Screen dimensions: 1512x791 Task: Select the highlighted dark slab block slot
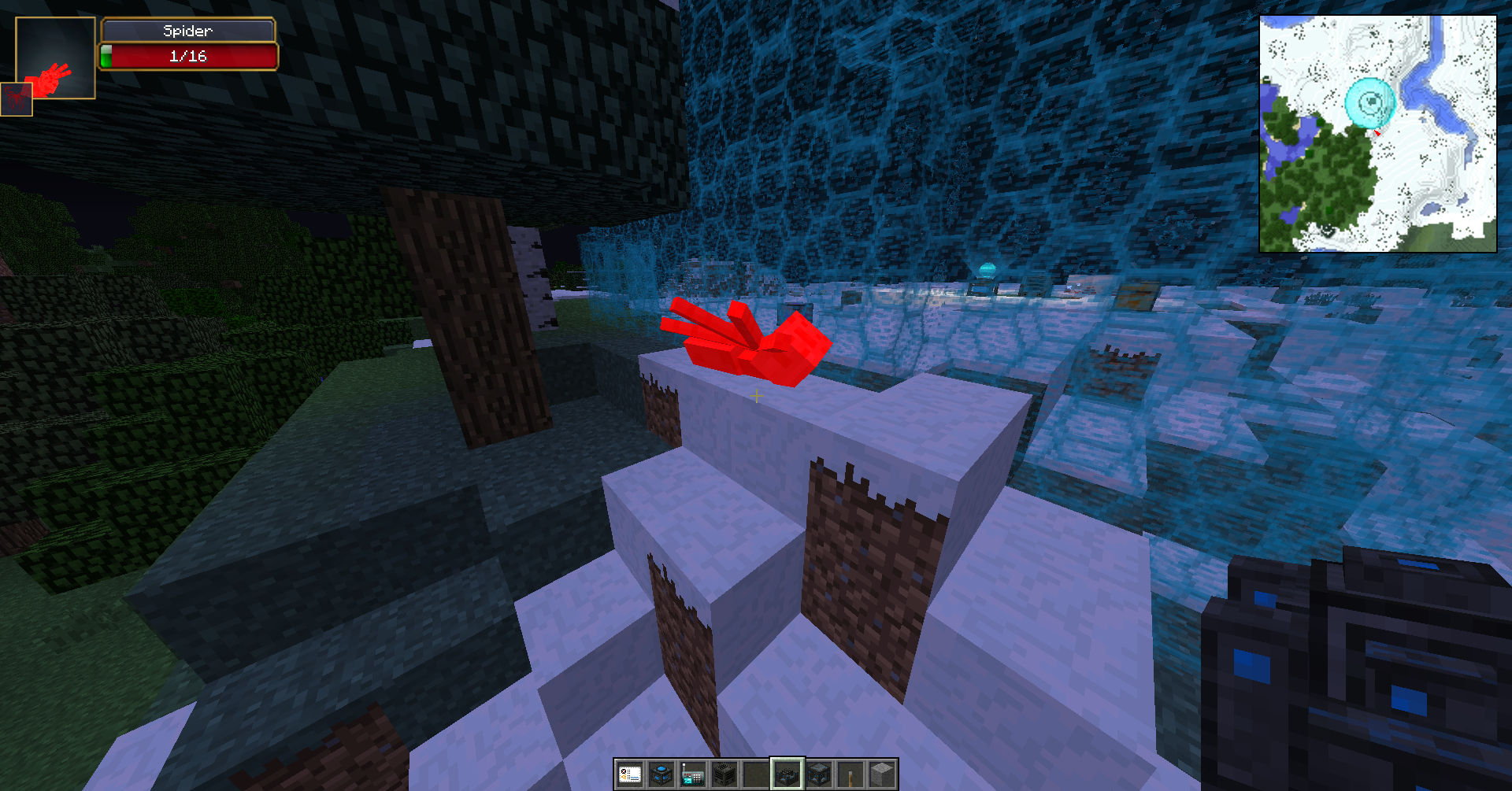(x=787, y=775)
